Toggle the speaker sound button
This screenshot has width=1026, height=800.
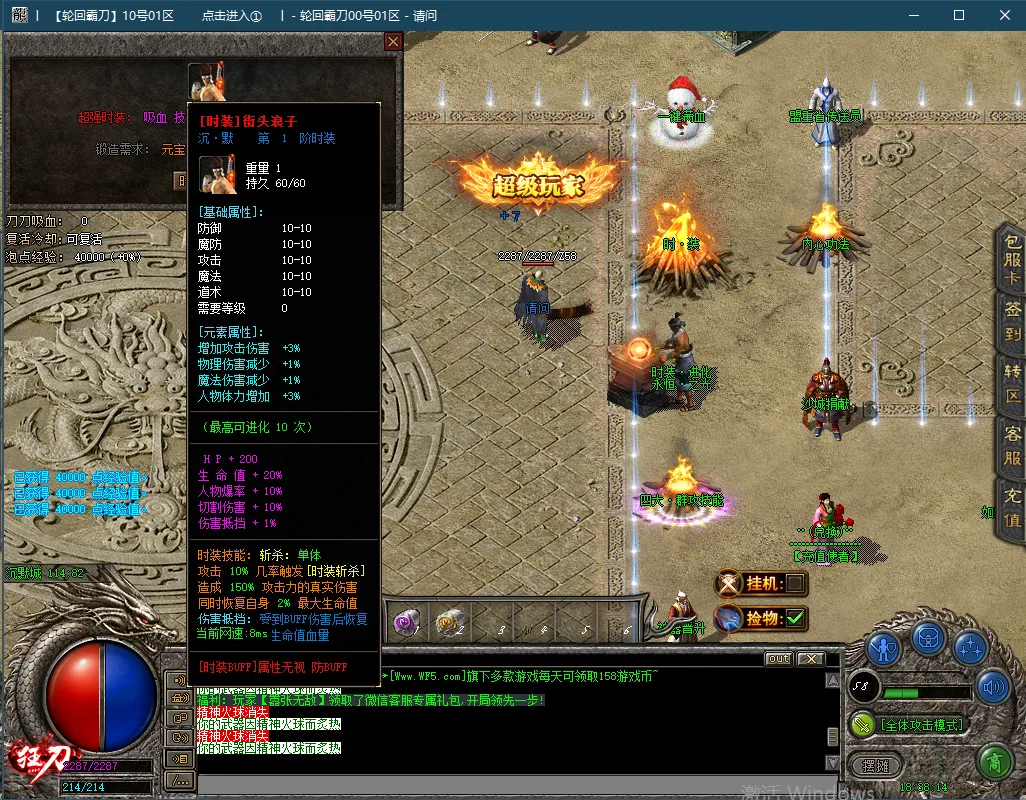(x=993, y=687)
